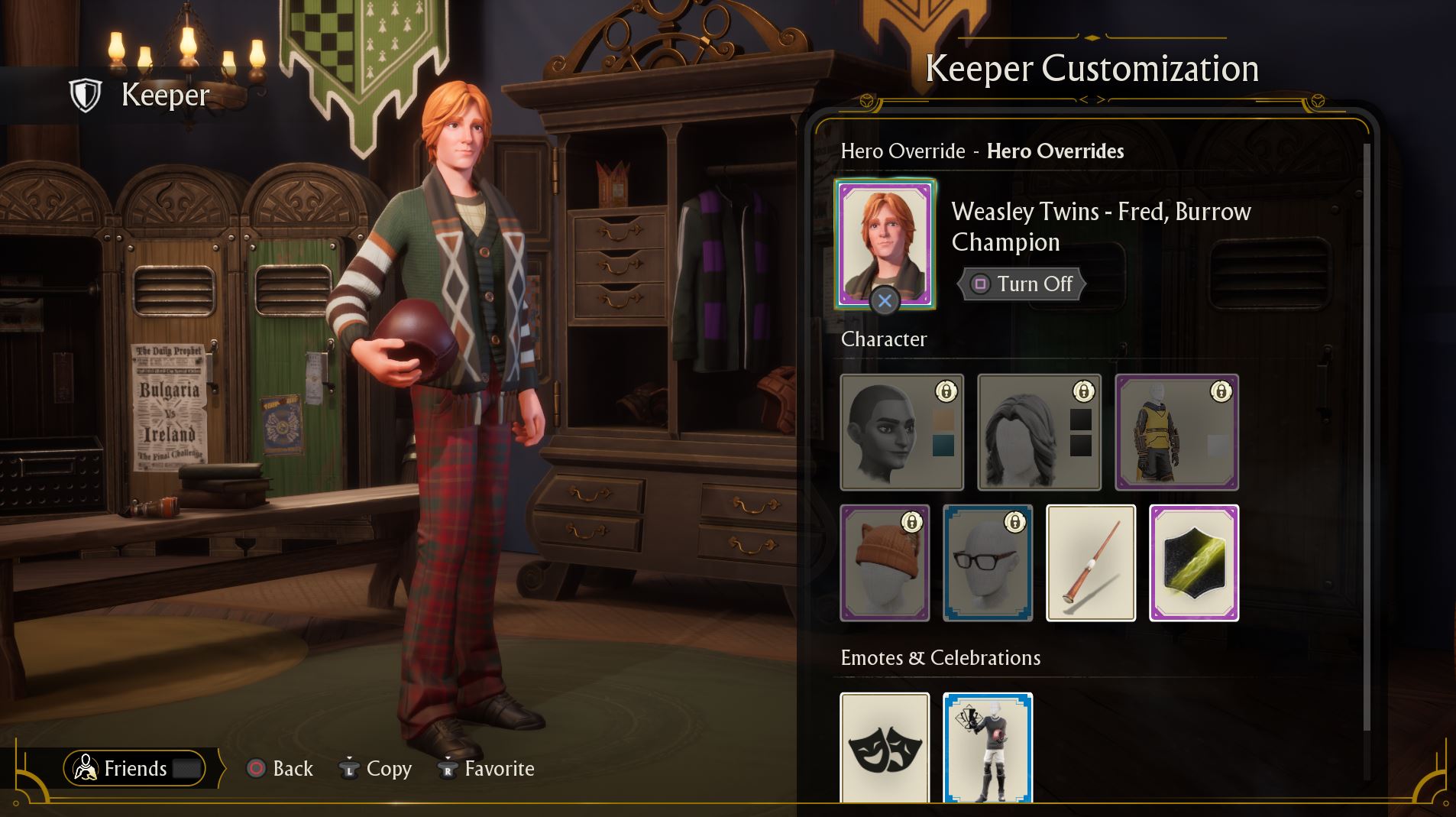This screenshot has height=817, width=1456.
Task: Open the hairstyle customization slot
Action: coord(1039,432)
